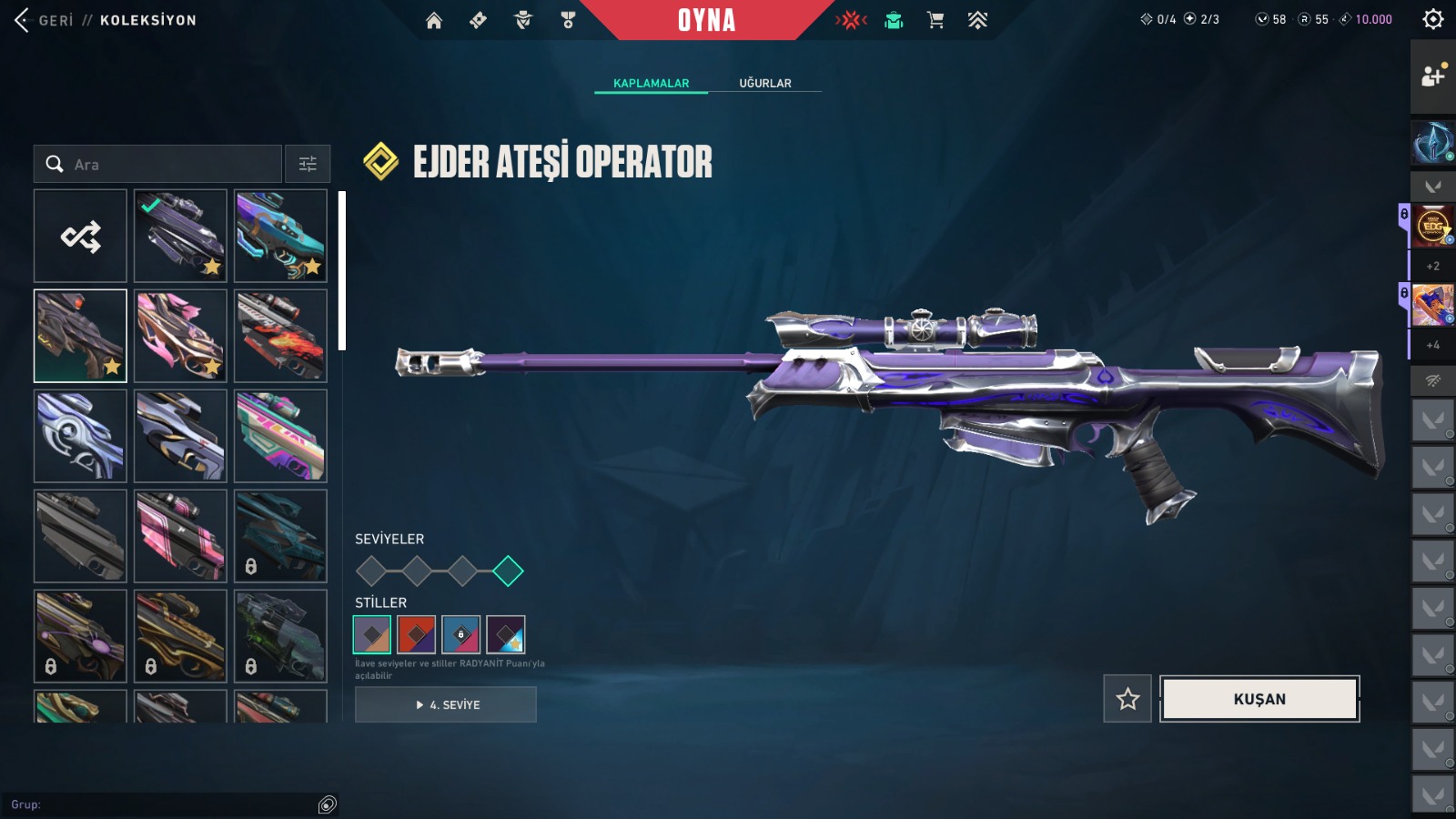This screenshot has height=819, width=1456.
Task: Select the pink and white Operator skin
Action: tap(180, 336)
